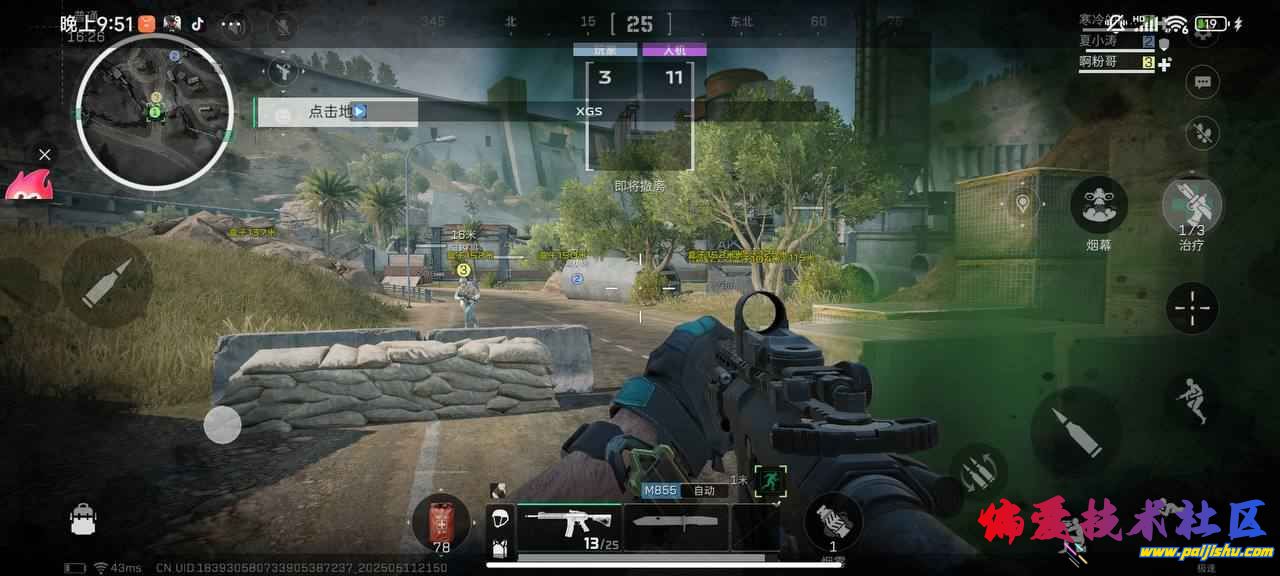Activate the 烟幕 smoke screen ability

coord(1099,206)
